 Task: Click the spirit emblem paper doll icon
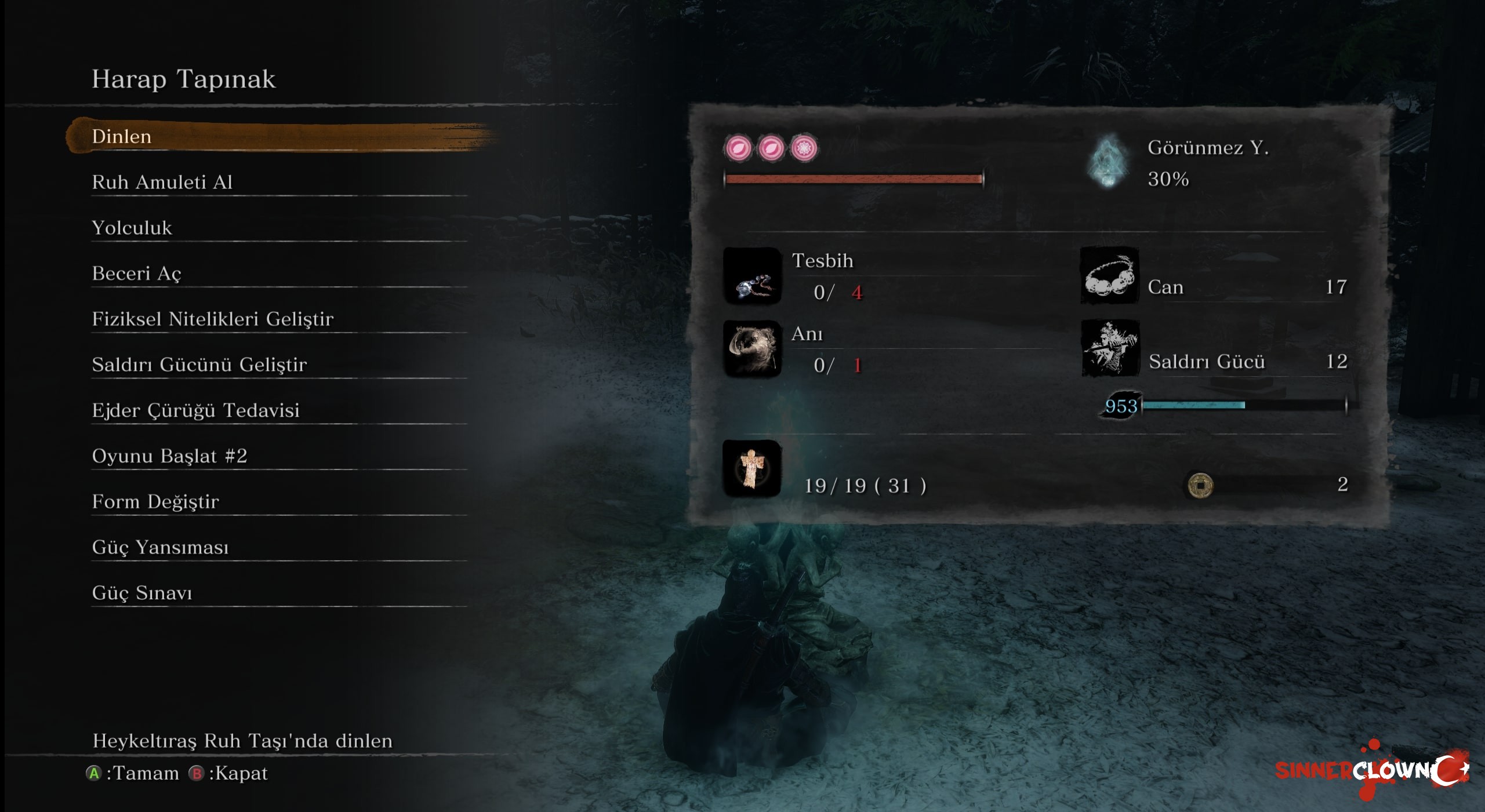[751, 468]
